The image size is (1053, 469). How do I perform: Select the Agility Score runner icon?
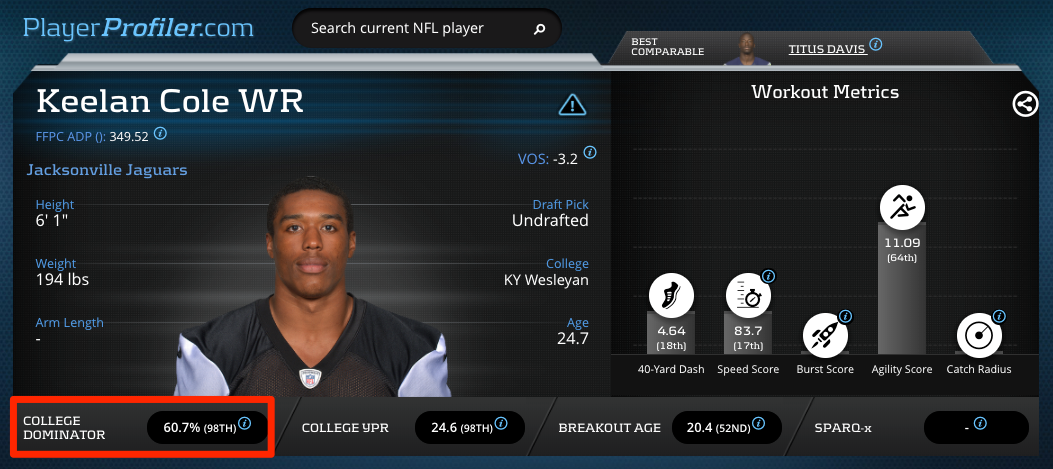pyautogui.click(x=902, y=208)
